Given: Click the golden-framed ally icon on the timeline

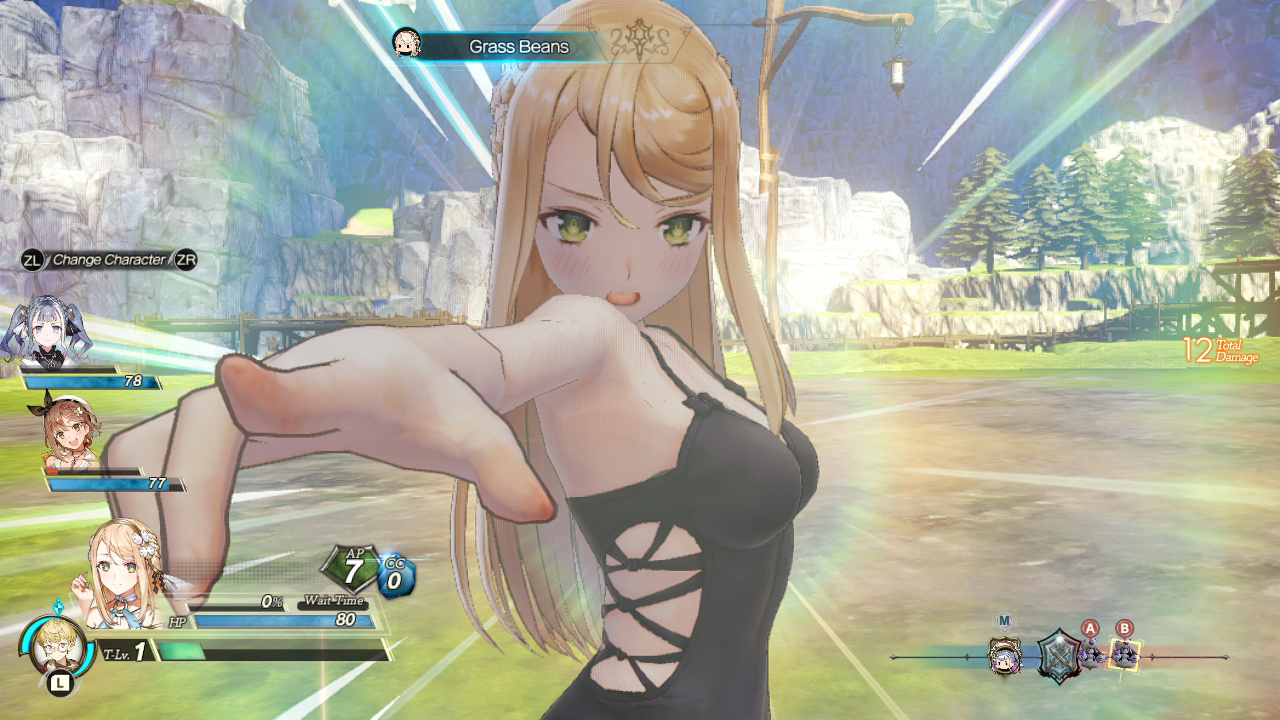Looking at the screenshot, I should [x=1005, y=659].
